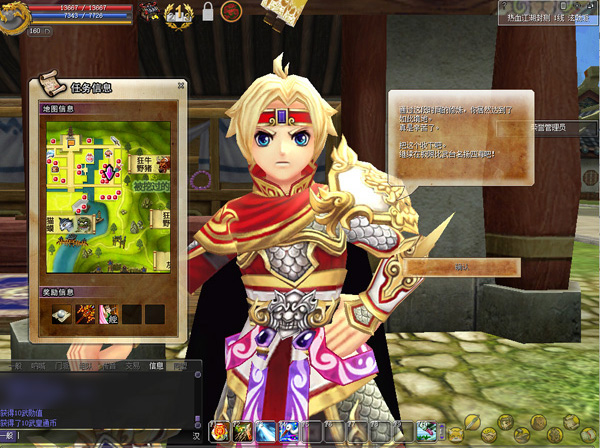Click the laurel wreath badge icon
600x448 pixels.
click(178, 13)
